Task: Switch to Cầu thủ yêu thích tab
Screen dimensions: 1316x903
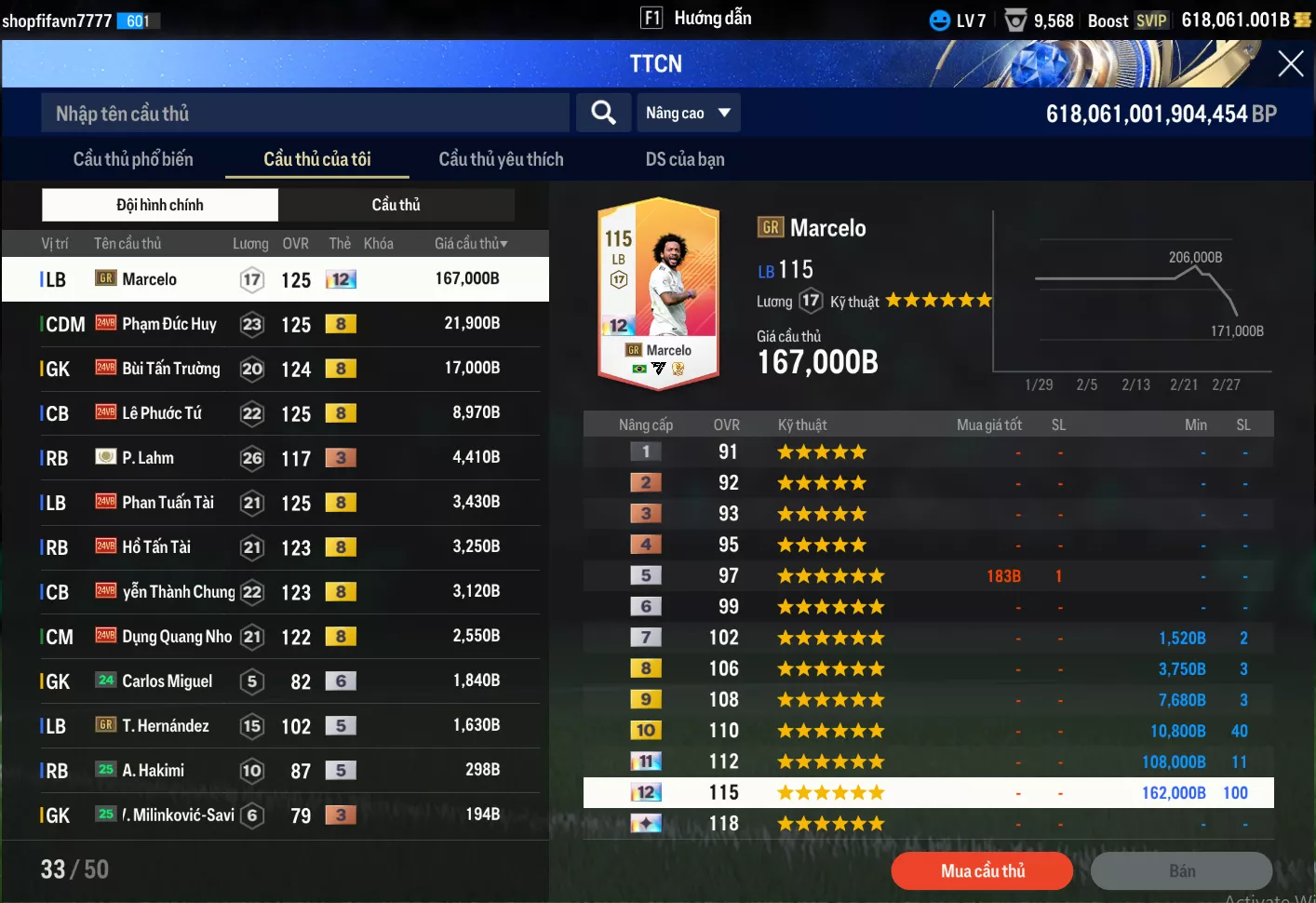Action: pos(501,159)
